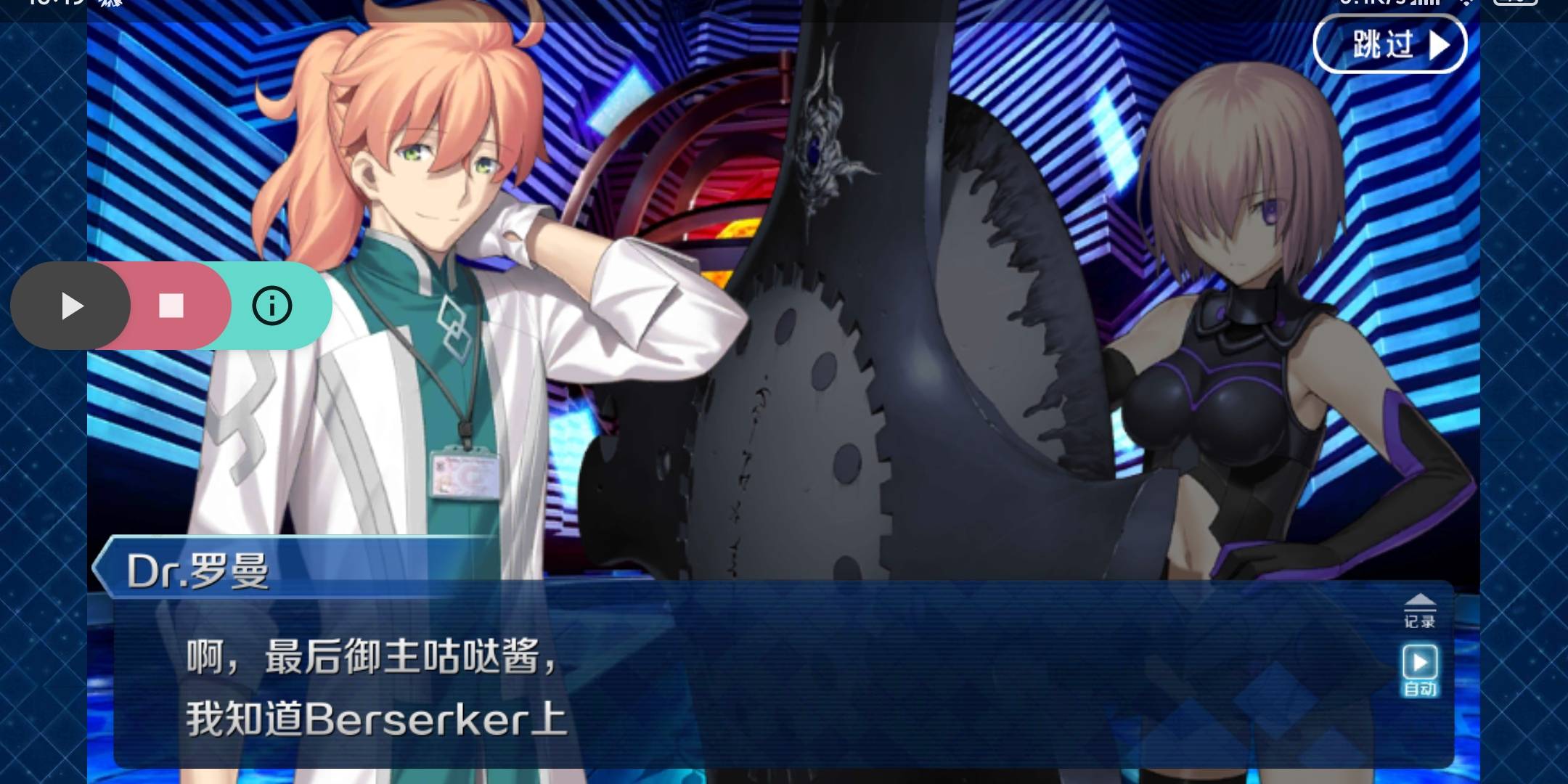1568x784 pixels.
Task: Open the story log with the upward arrow
Action: point(1419,600)
